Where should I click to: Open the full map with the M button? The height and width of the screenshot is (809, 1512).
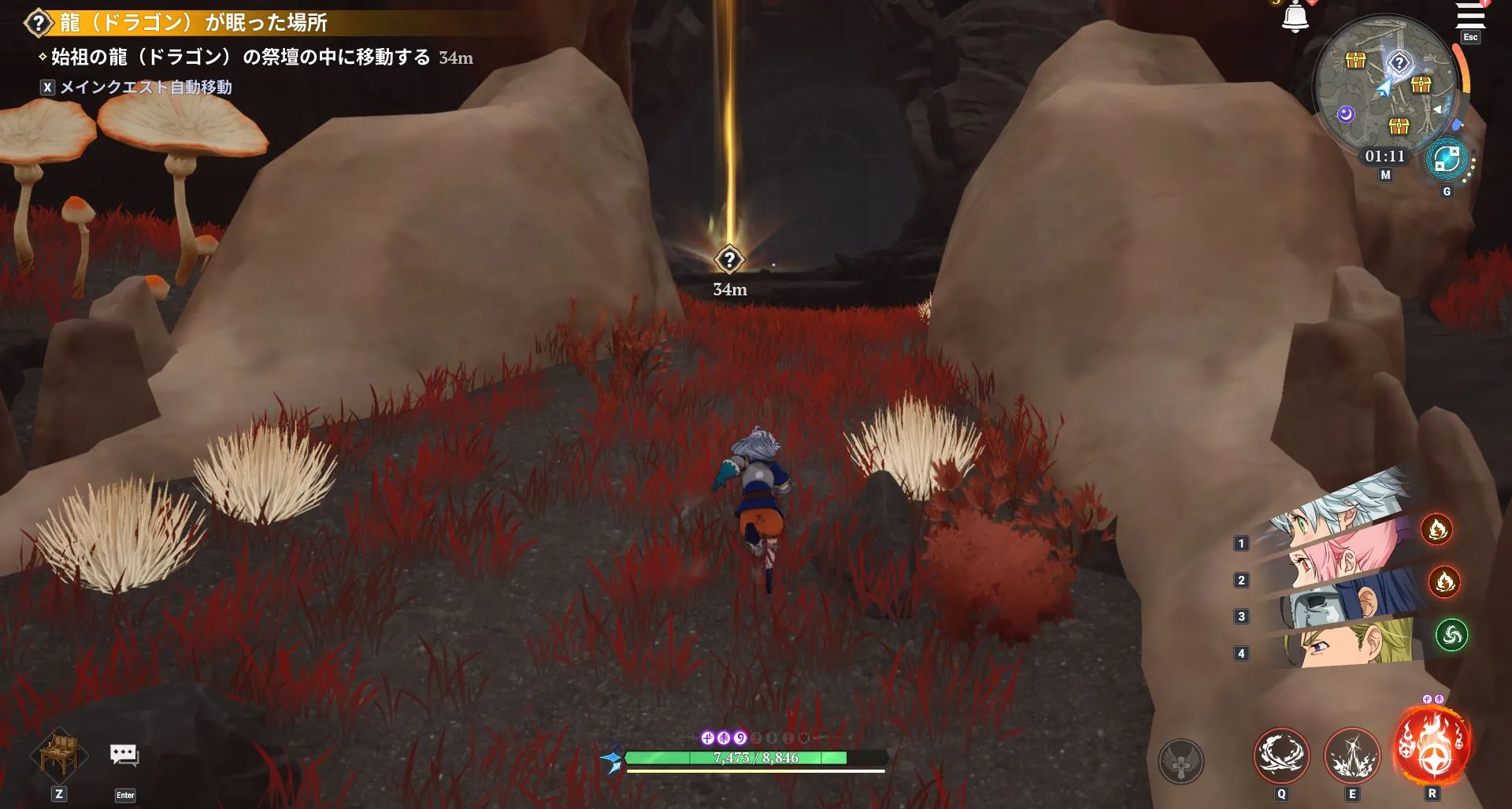pos(1384,175)
